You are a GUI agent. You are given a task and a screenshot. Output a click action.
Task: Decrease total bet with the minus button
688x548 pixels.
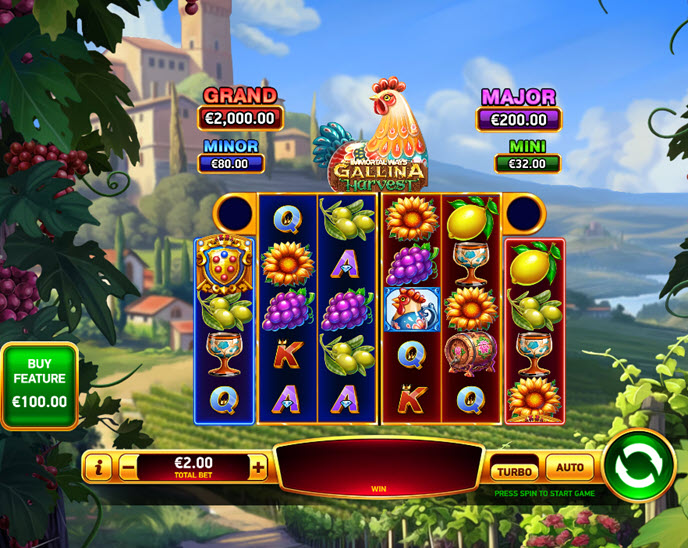point(128,467)
